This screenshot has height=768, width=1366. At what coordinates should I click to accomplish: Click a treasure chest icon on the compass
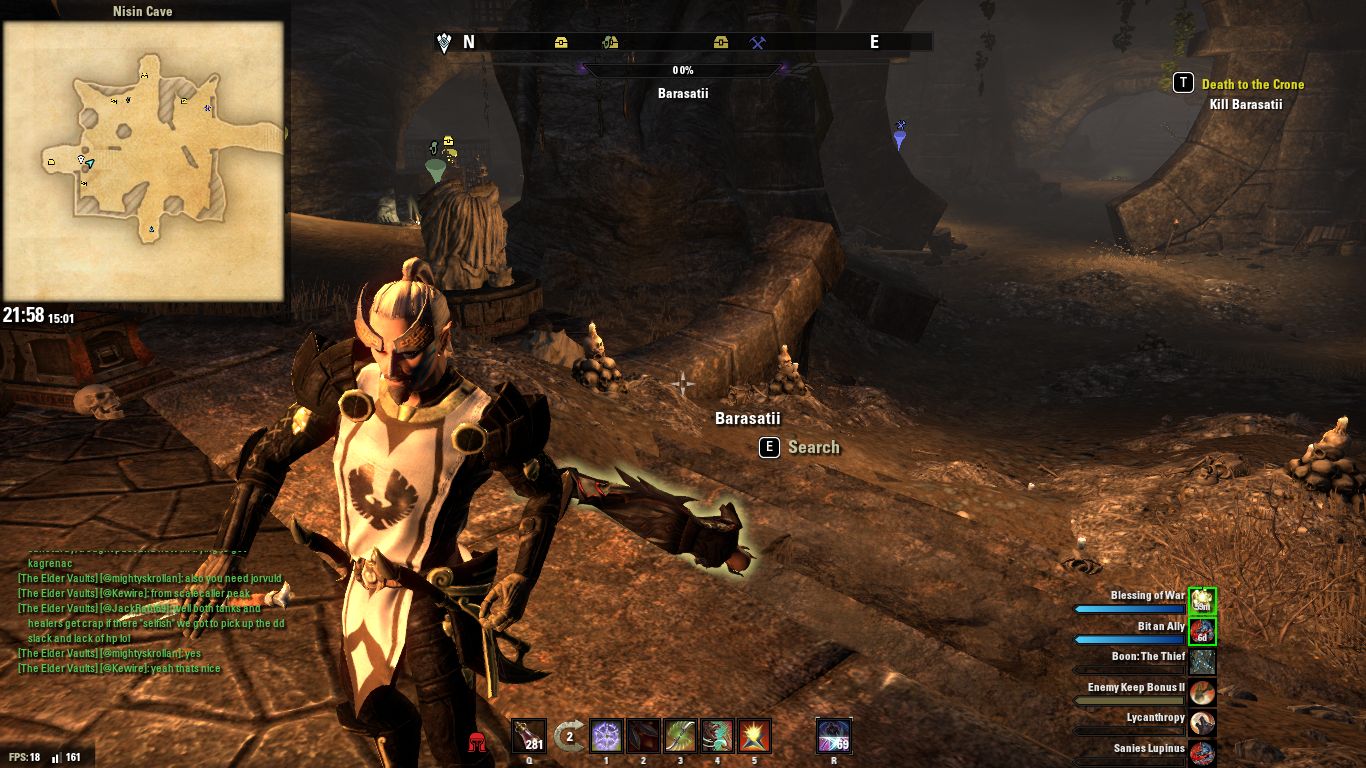pyautogui.click(x=560, y=42)
